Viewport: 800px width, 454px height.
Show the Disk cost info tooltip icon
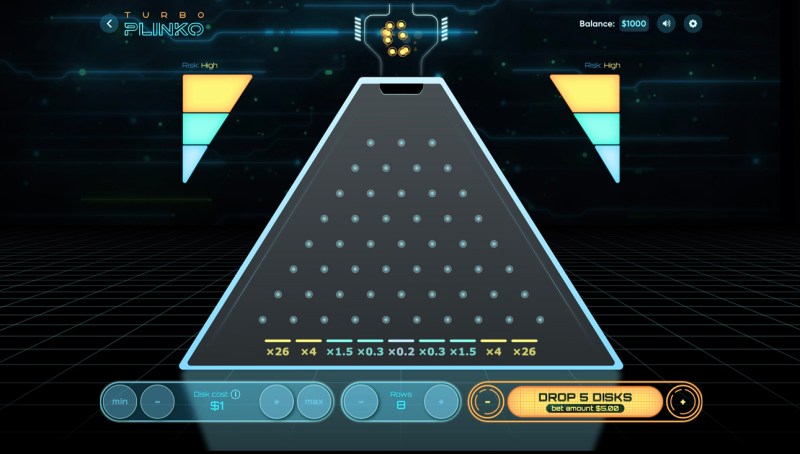(x=236, y=394)
